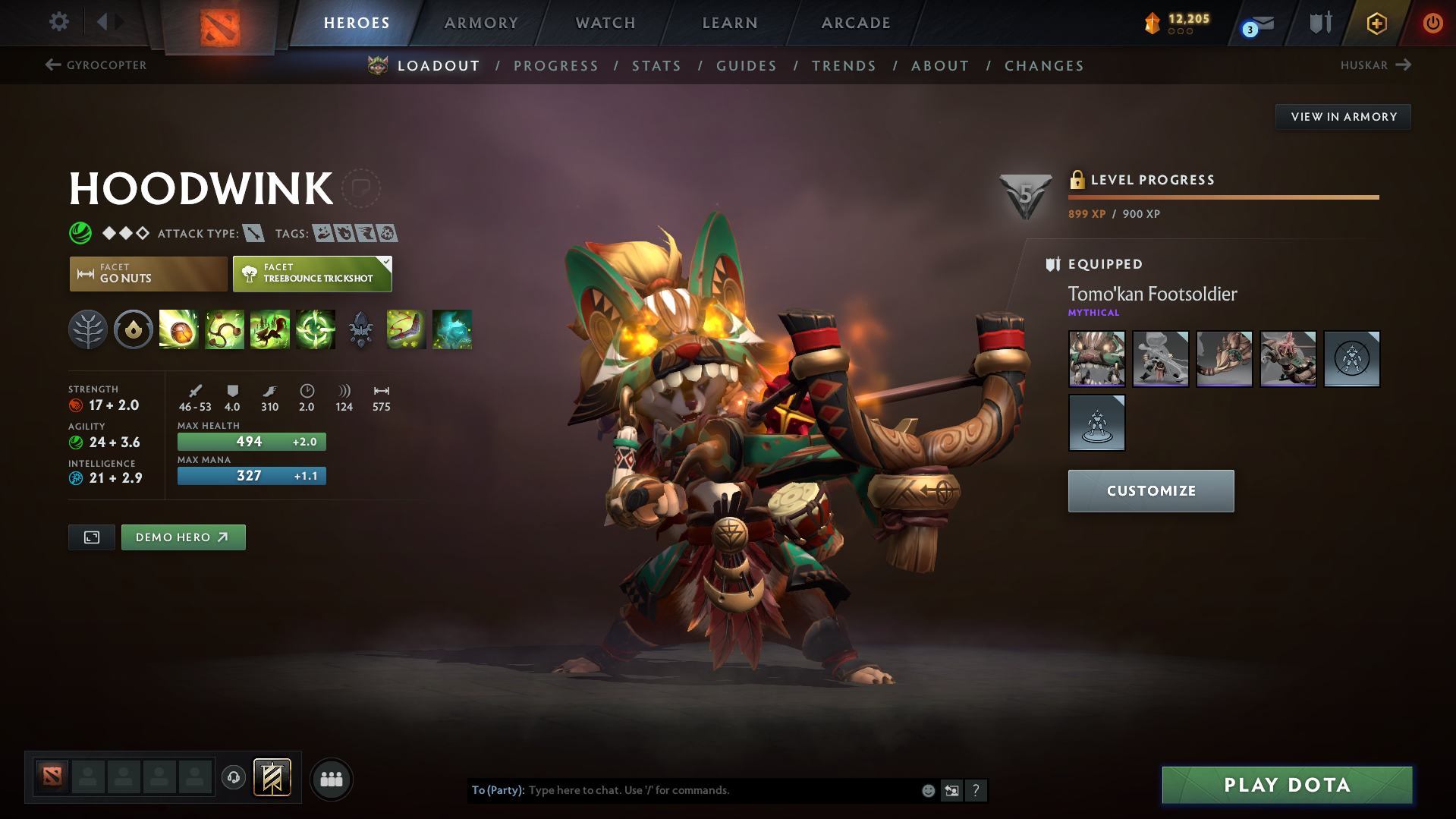
Task: Switch to the Armory tab
Action: click(481, 23)
